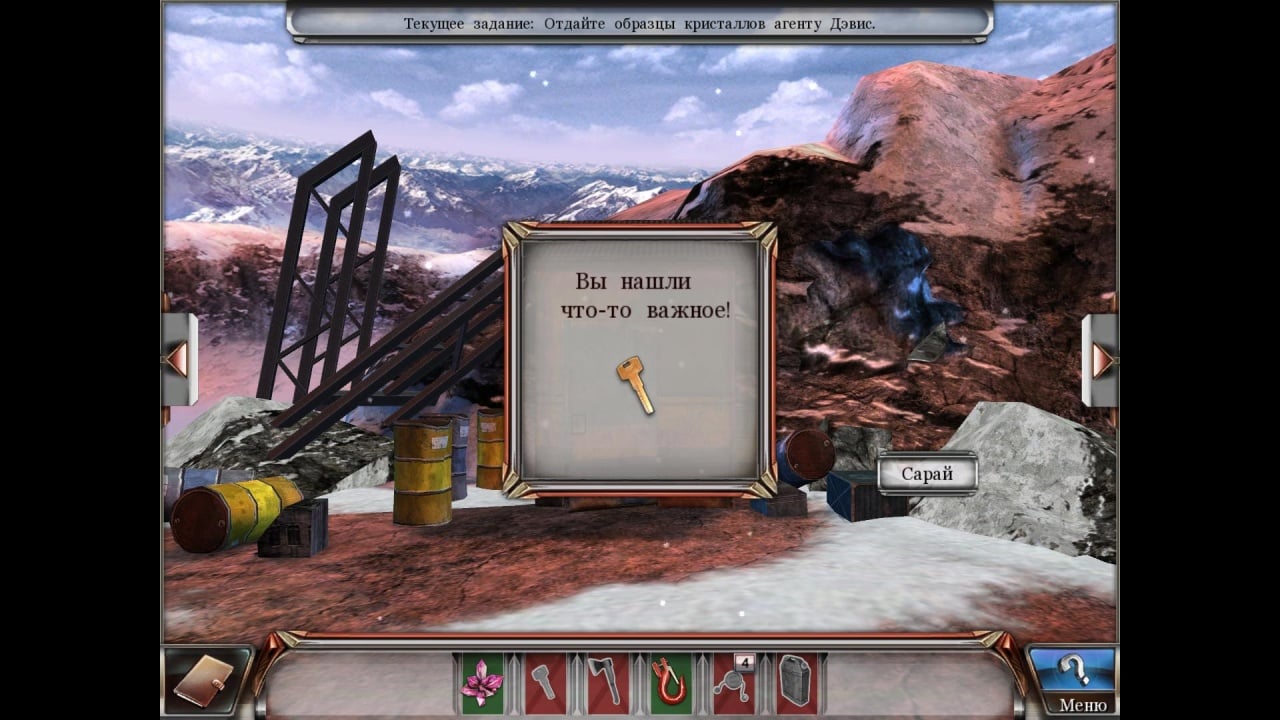
Task: Open the journal notebook
Action: [x=207, y=683]
